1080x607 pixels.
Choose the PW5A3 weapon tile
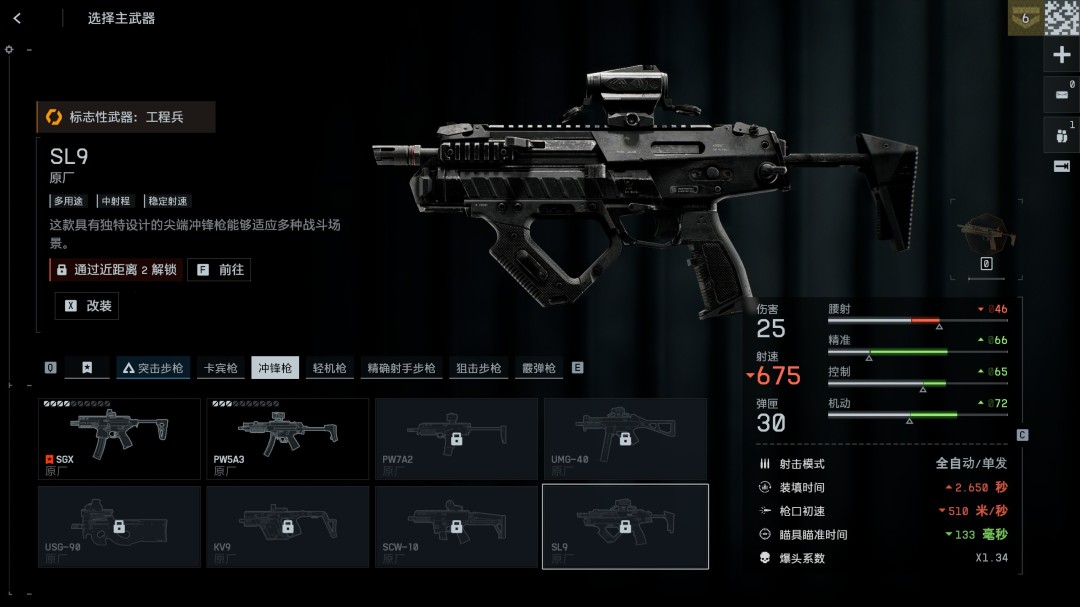pos(288,439)
